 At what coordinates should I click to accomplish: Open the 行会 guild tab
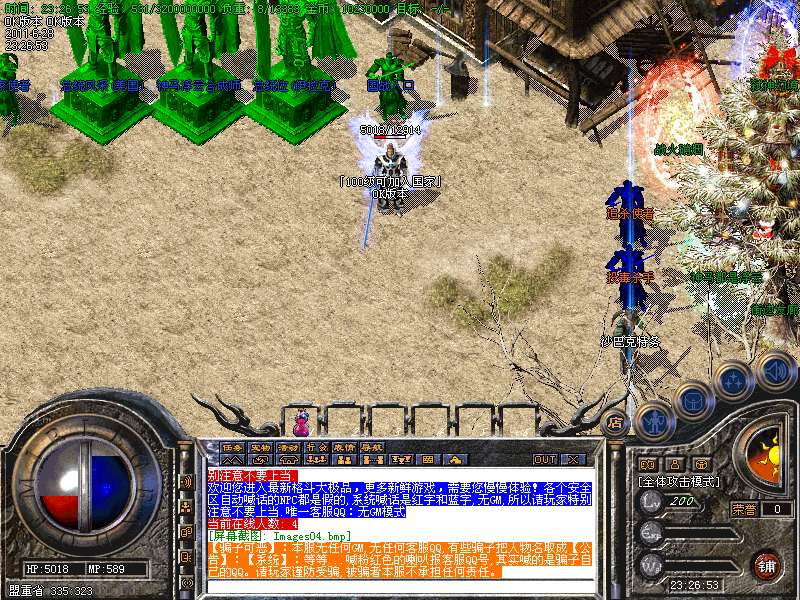click(316, 447)
